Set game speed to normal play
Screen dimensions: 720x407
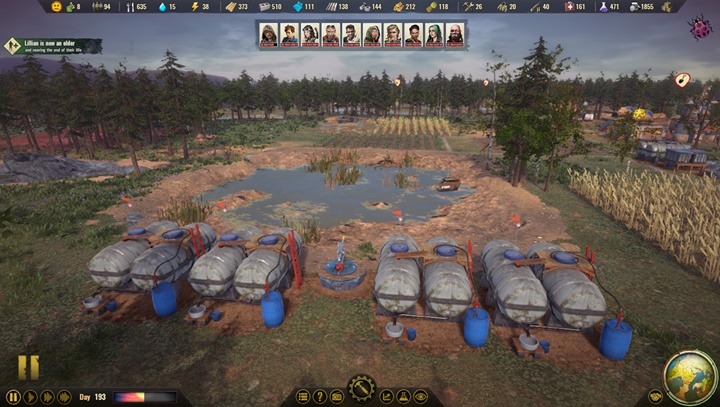point(31,397)
